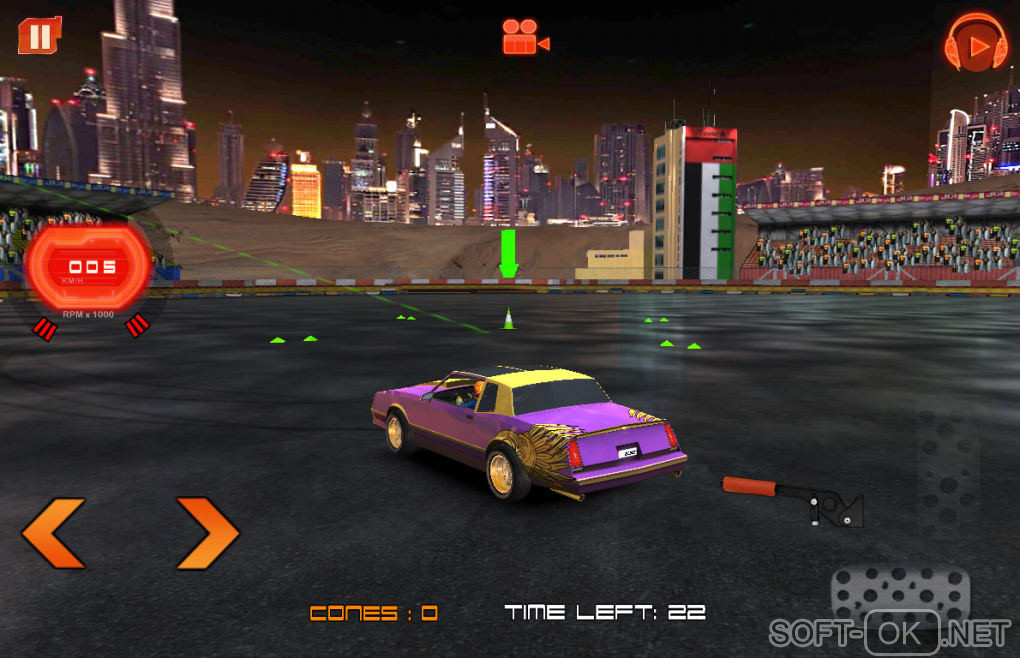Switch camera view with the camera icon
Screen dimensions: 1020x658
pyautogui.click(x=525, y=37)
